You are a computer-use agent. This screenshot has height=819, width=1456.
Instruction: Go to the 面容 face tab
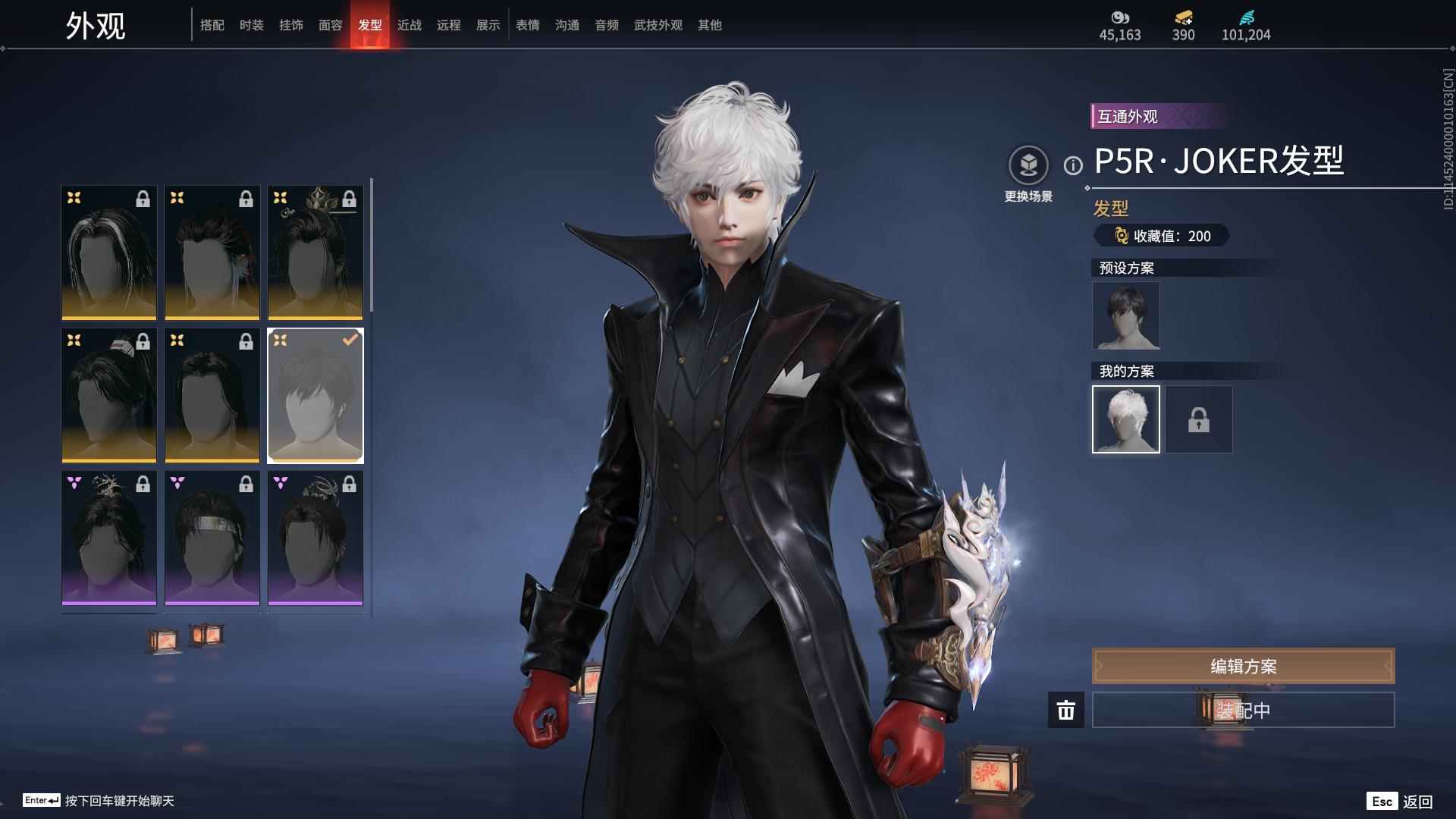(330, 25)
